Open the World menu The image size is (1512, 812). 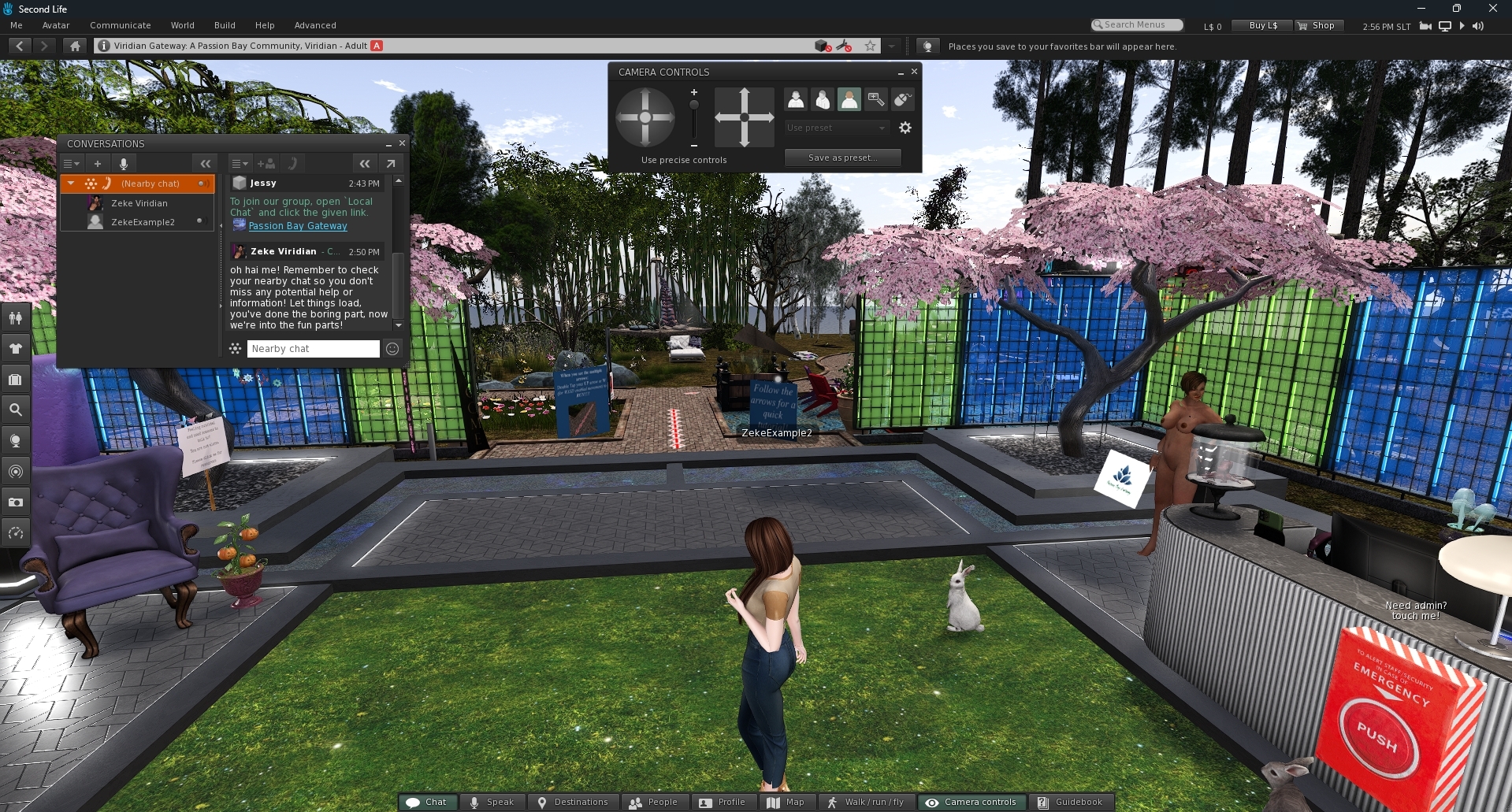coord(182,25)
